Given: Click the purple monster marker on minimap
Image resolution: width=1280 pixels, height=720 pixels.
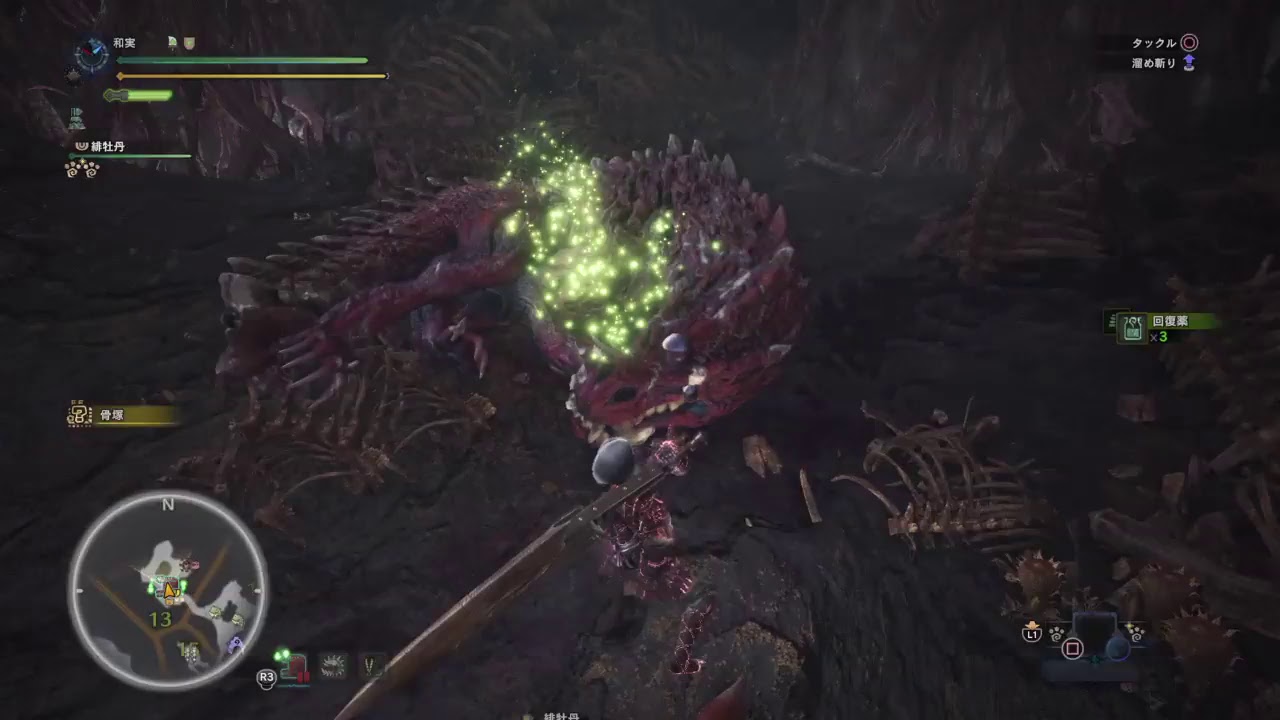Looking at the screenshot, I should coord(235,645).
